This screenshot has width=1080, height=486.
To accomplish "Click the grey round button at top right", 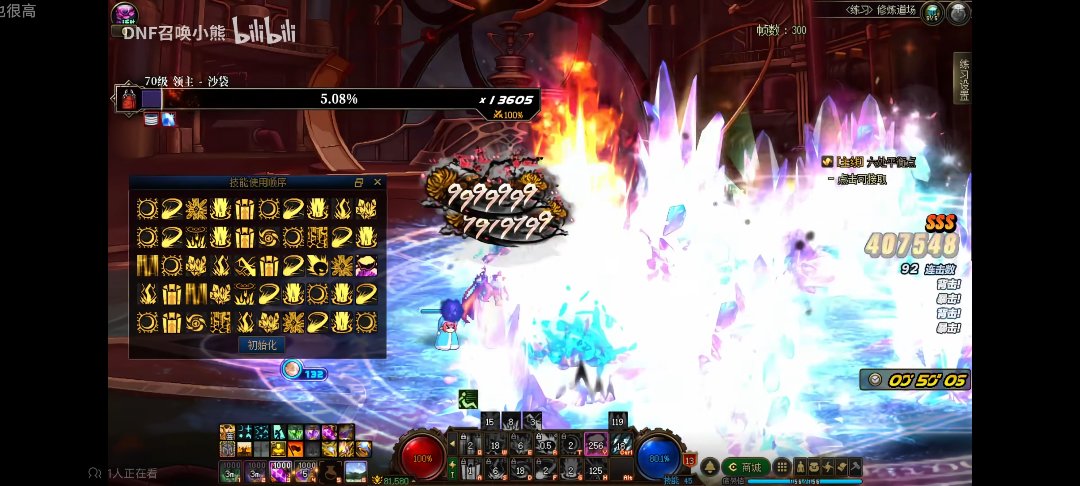I will point(959,13).
